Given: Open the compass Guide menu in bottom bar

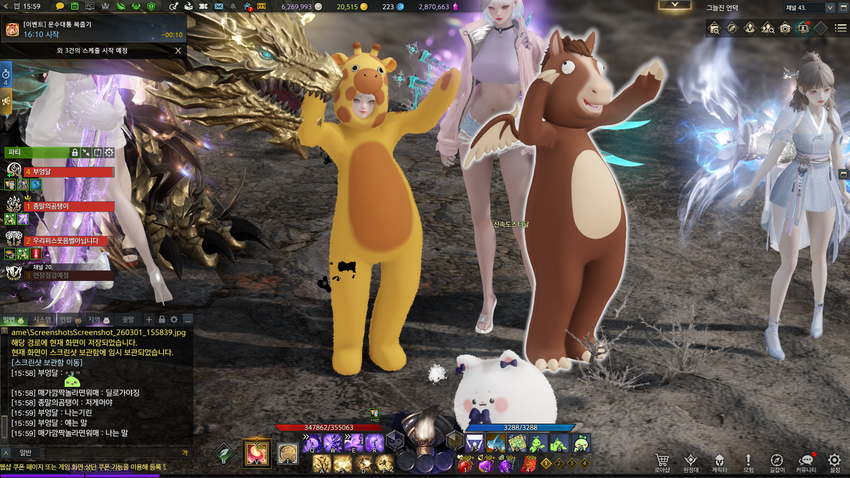Looking at the screenshot, I should 777,461.
